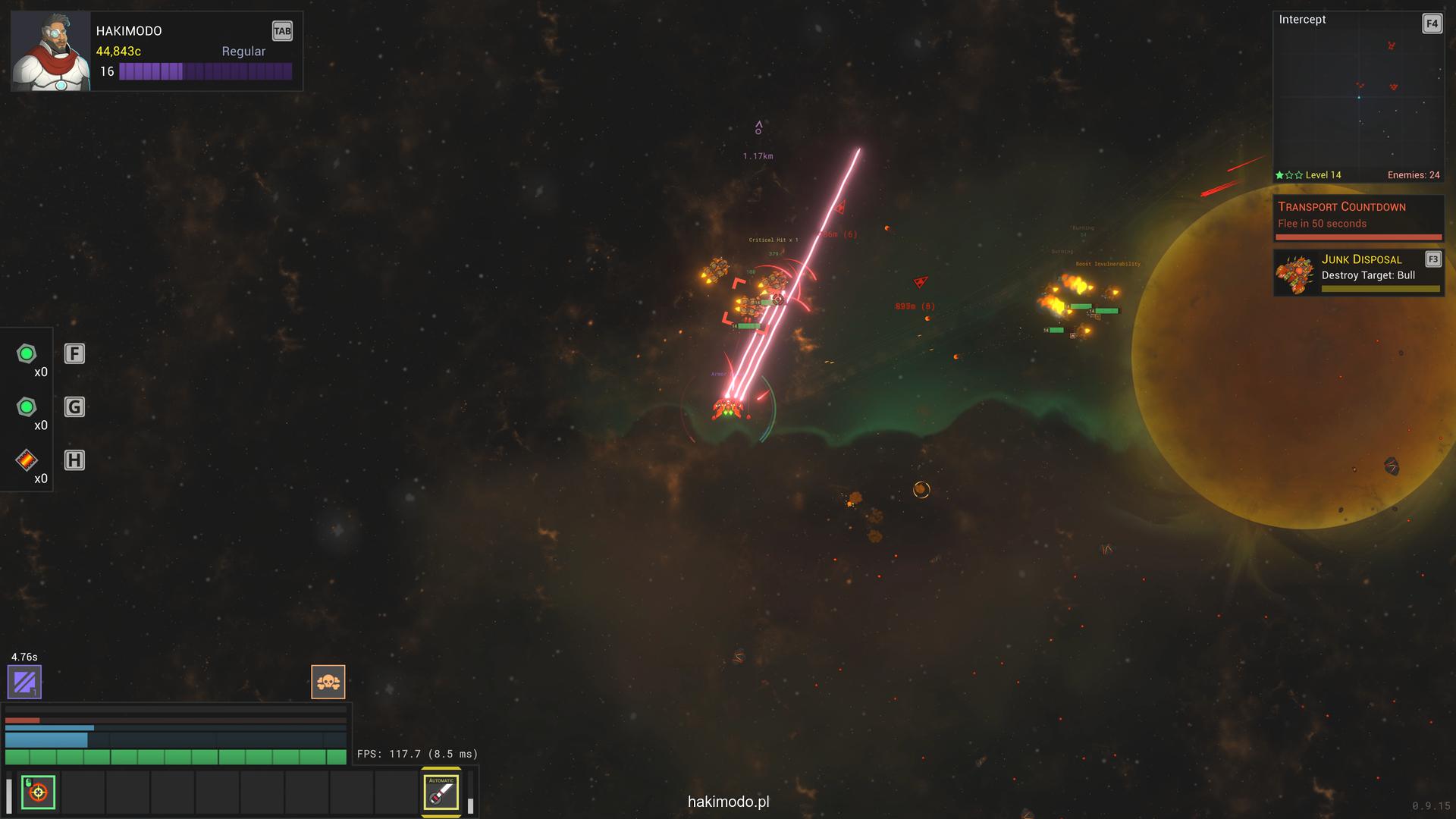Click the purple striped cooldown buff icon
This screenshot has width=1456, height=819.
point(24,682)
